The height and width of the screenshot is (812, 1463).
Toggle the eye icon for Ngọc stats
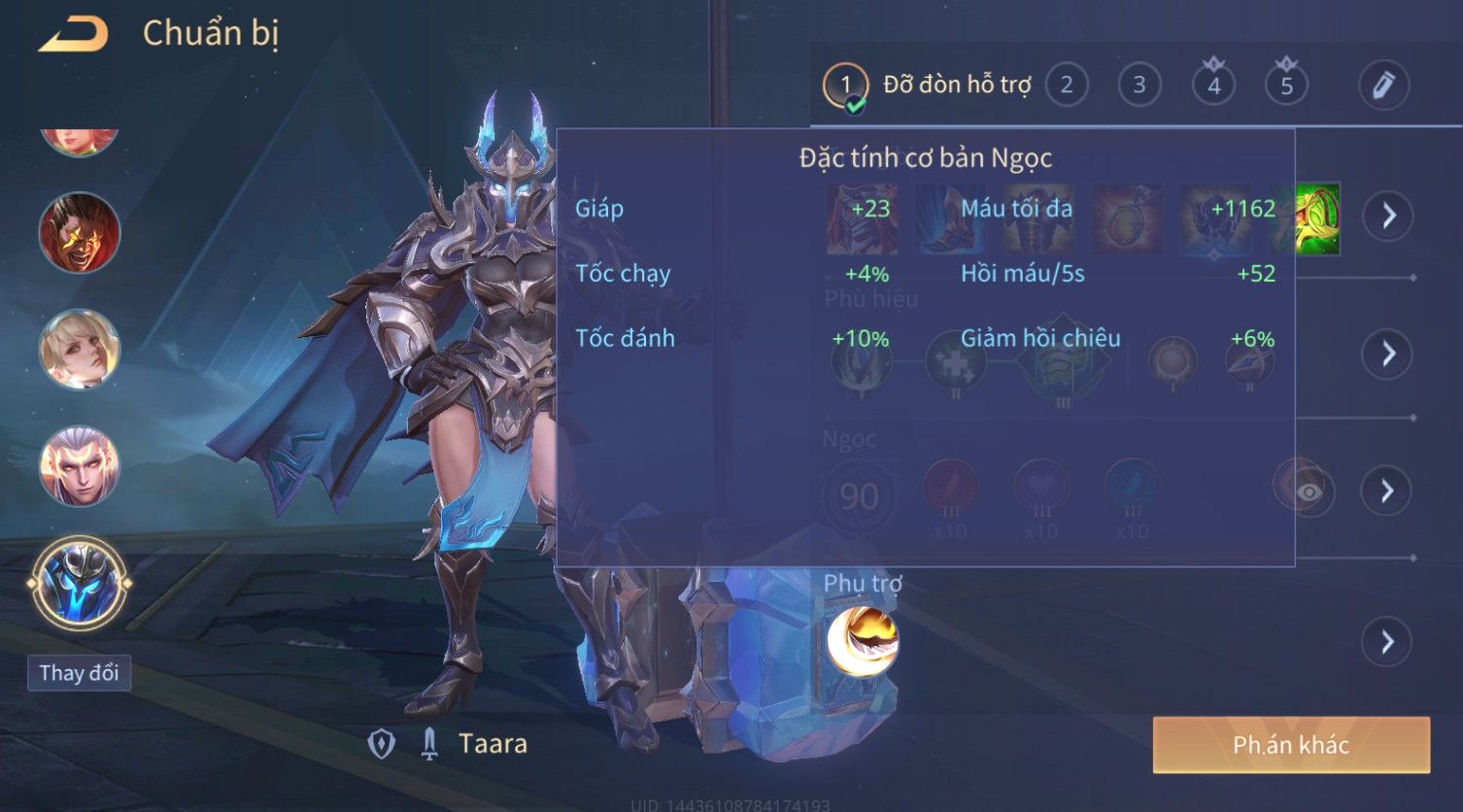1308,491
